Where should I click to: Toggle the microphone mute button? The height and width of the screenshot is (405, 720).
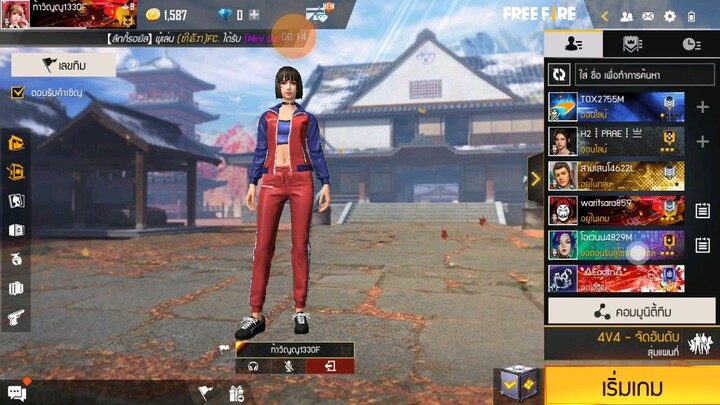point(287,366)
